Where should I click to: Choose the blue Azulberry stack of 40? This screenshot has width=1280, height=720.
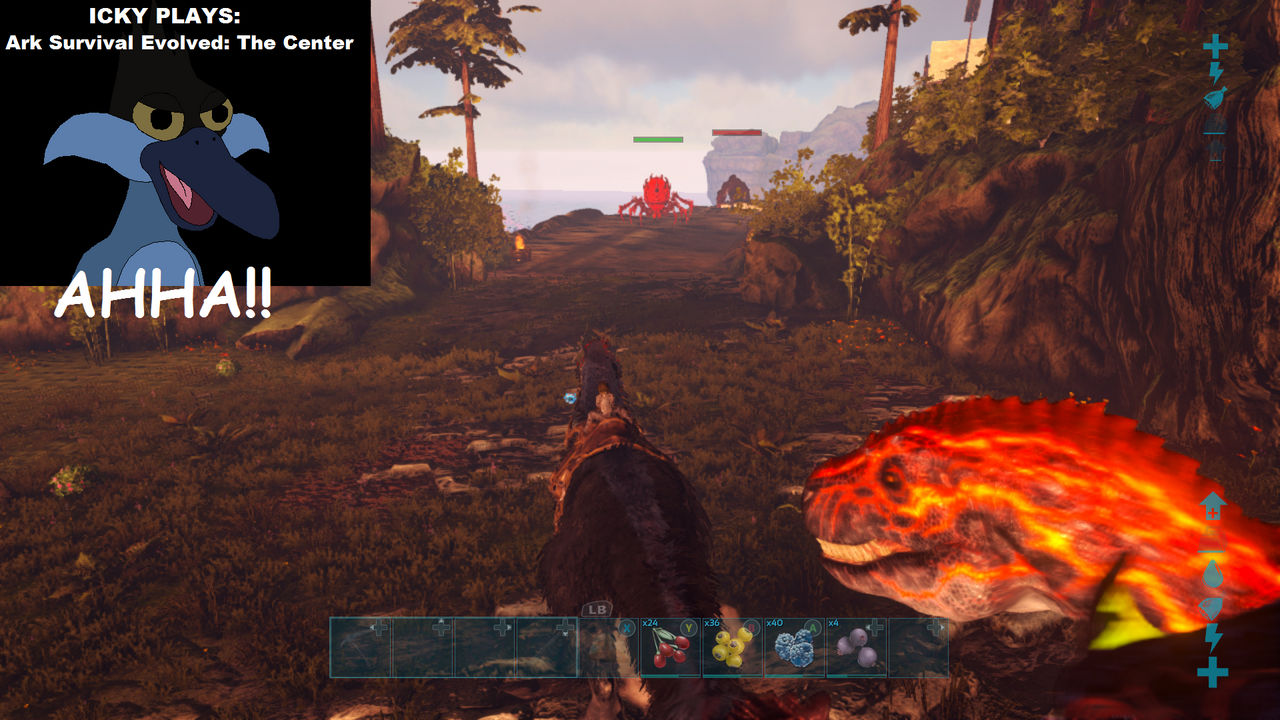(794, 647)
